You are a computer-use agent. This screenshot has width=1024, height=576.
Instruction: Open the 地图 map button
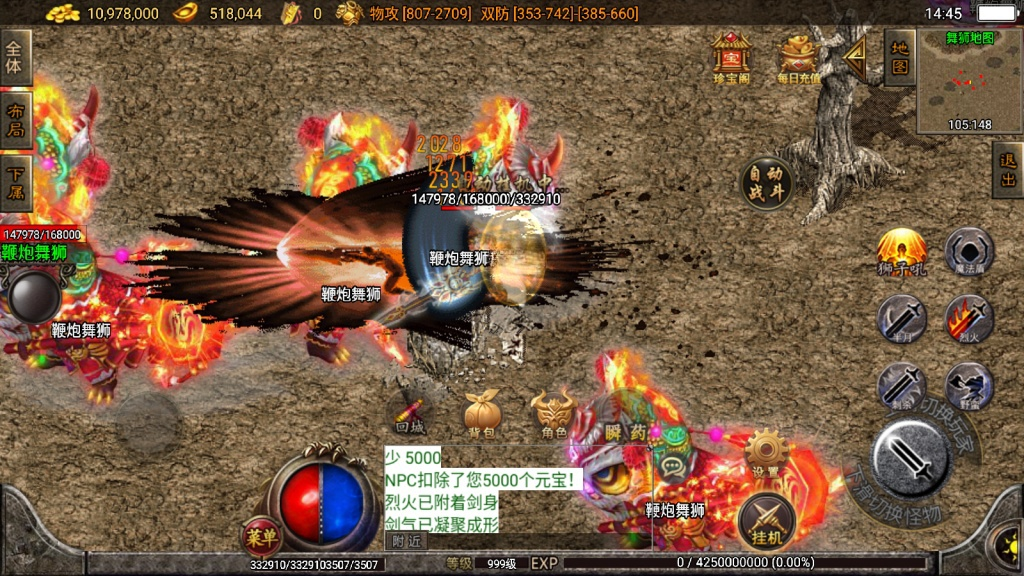coord(899,56)
